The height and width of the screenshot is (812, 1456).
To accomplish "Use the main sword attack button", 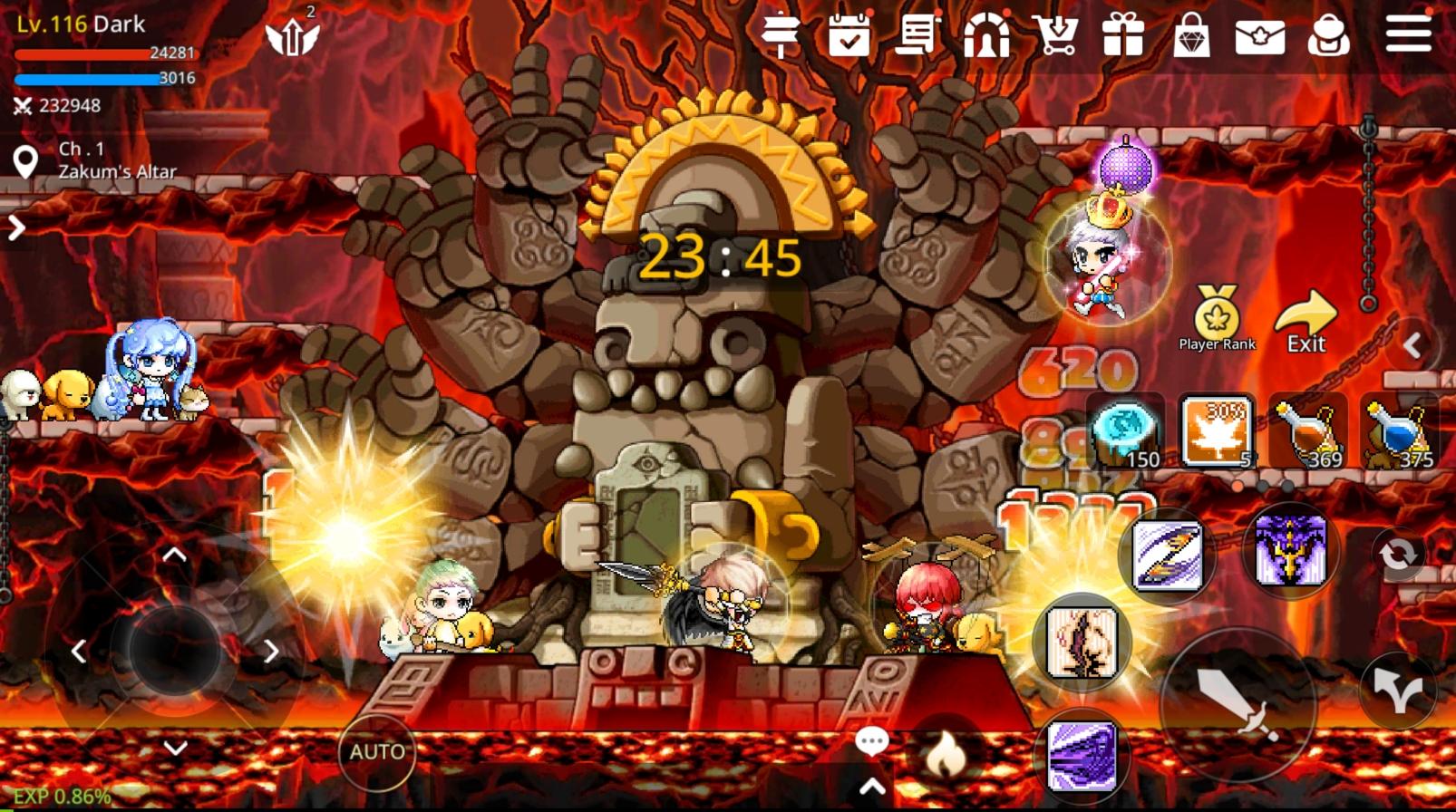I will 1237,704.
